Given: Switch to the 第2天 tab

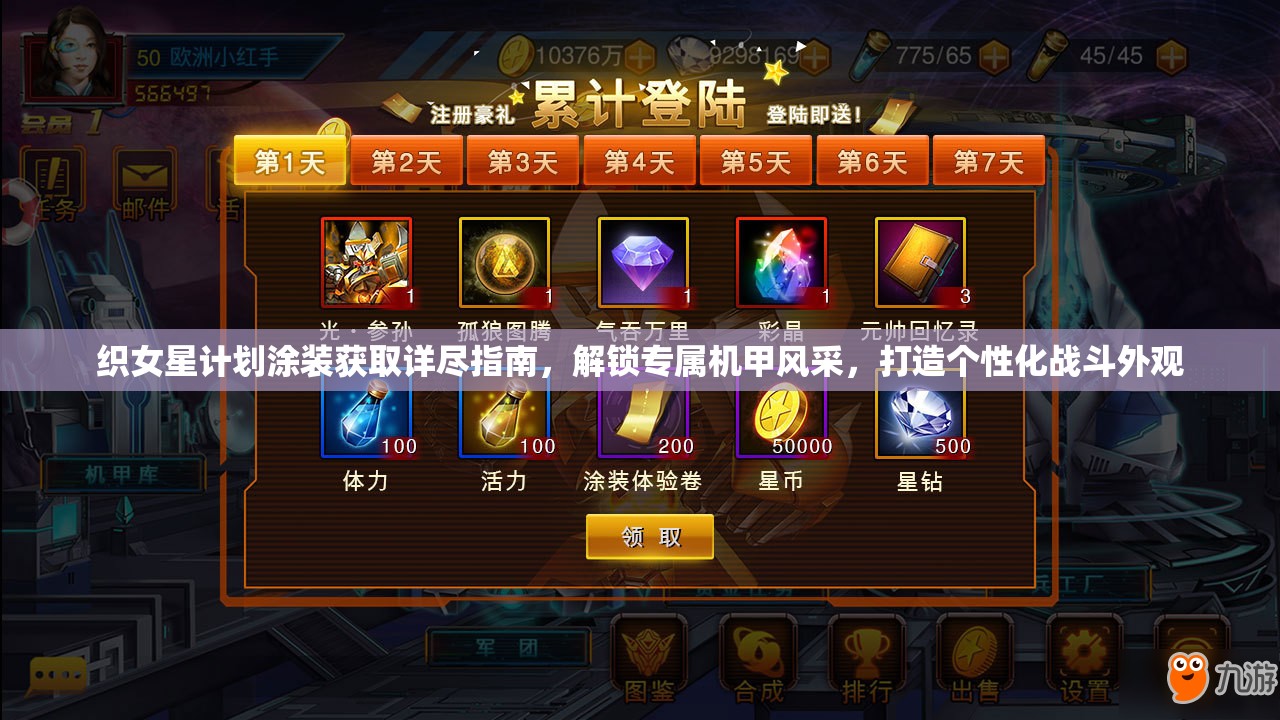Looking at the screenshot, I should point(407,159).
